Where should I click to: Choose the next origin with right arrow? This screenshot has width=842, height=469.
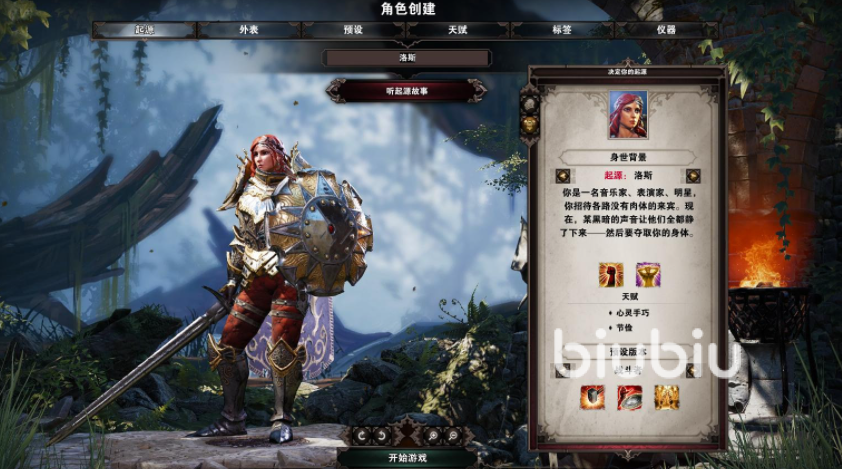coord(693,176)
